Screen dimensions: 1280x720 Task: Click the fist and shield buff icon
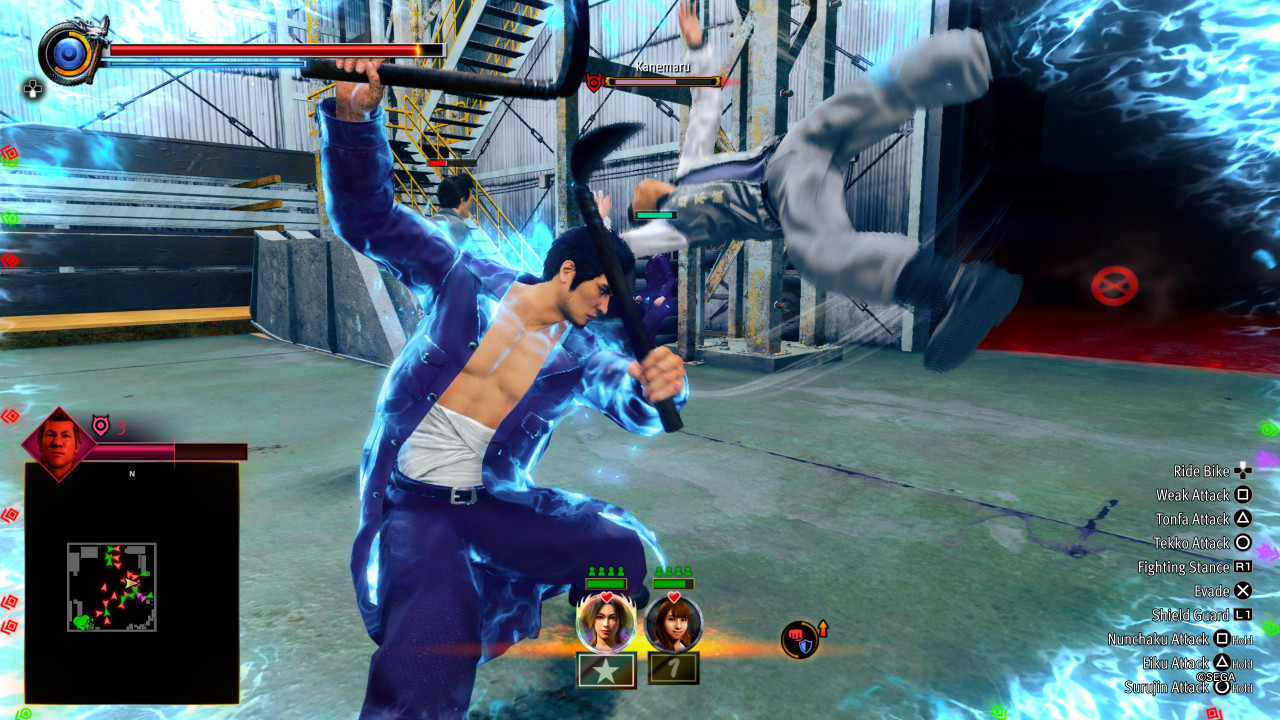coord(800,640)
